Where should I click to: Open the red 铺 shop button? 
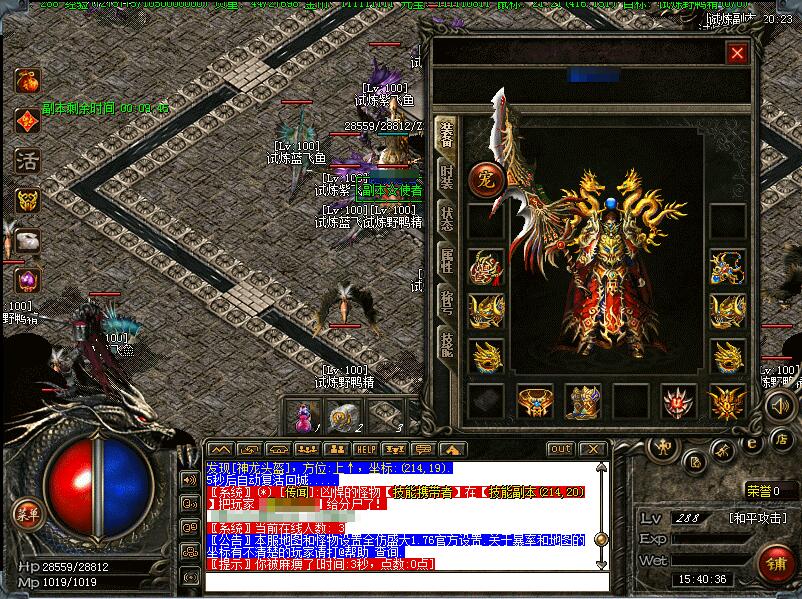[x=775, y=563]
